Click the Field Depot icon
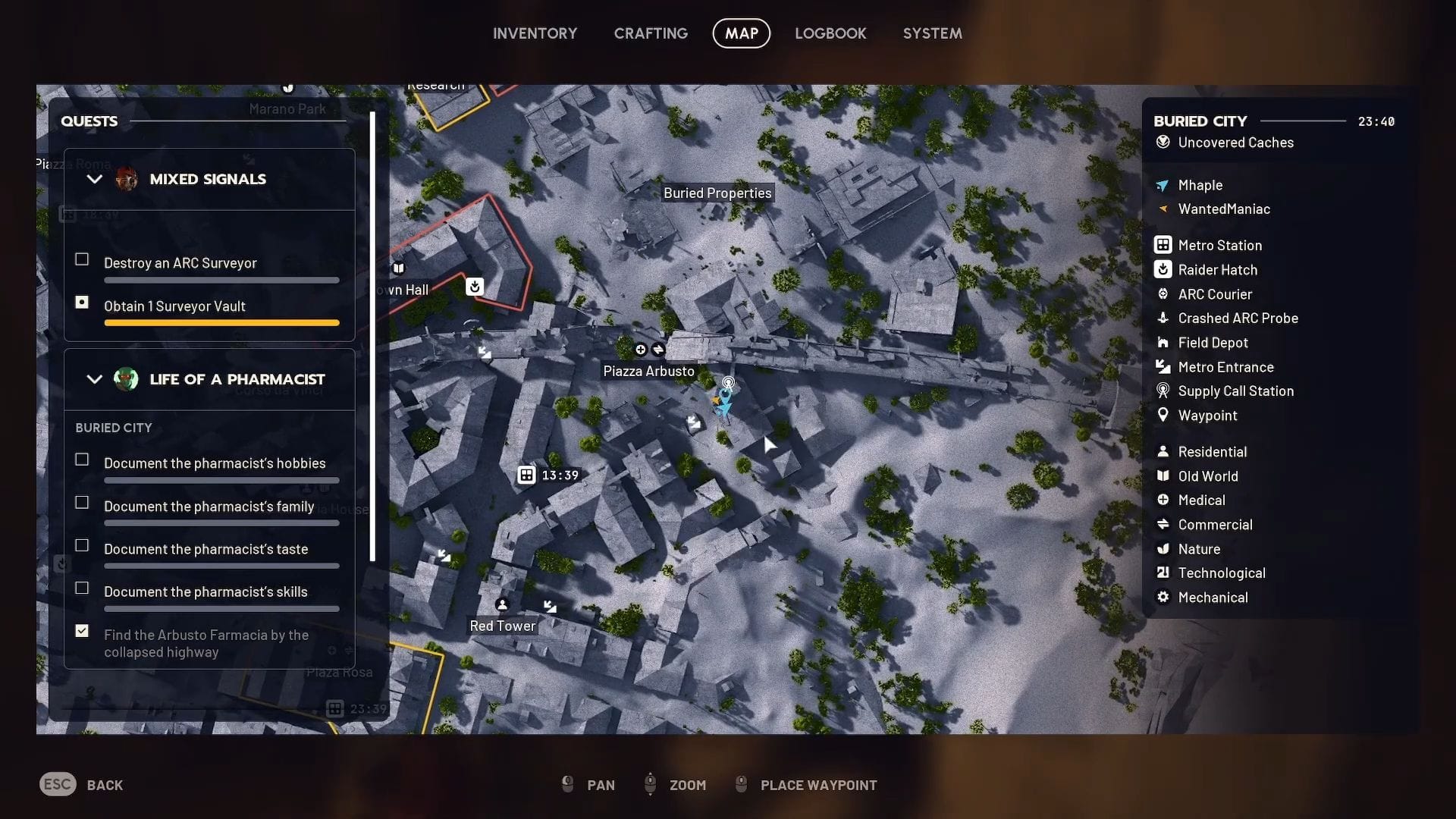Viewport: 1456px width, 819px height. pos(1163,343)
